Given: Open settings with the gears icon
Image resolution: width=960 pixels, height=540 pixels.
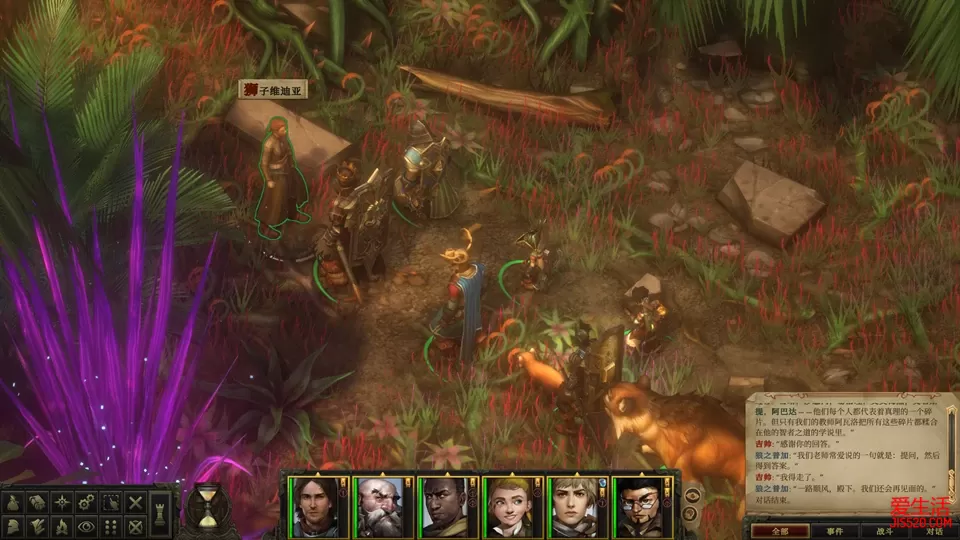Looking at the screenshot, I should pyautogui.click(x=87, y=503).
